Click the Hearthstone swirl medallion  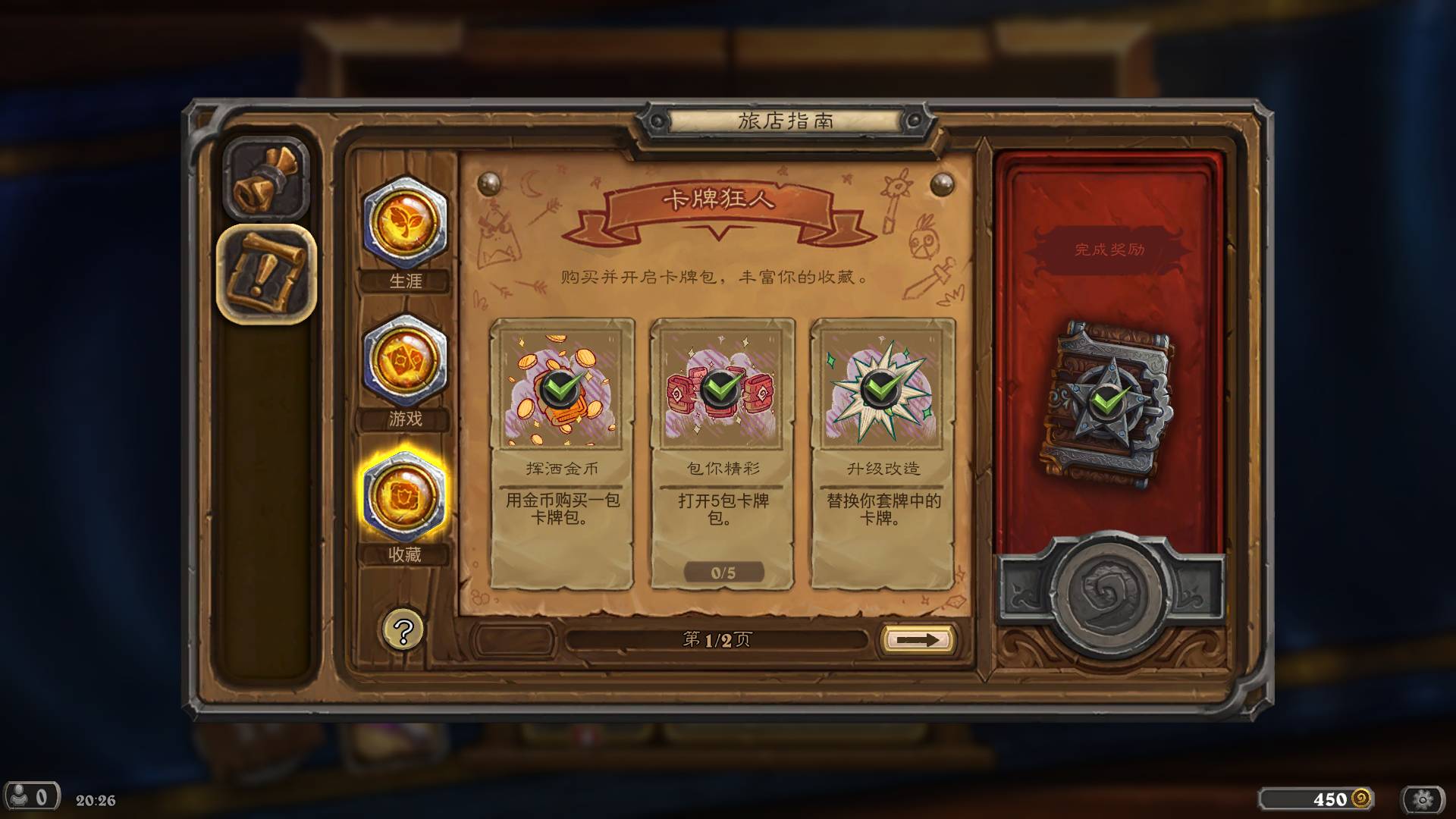click(x=1109, y=594)
